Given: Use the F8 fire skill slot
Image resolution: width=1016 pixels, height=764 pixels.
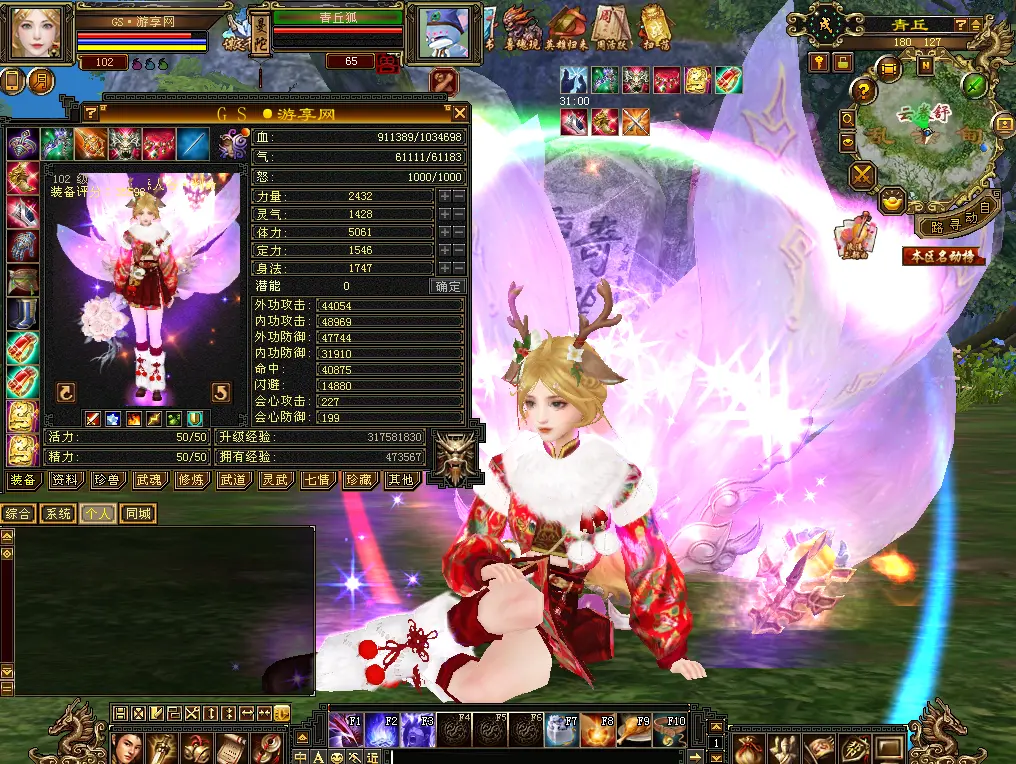Looking at the screenshot, I should (596, 730).
